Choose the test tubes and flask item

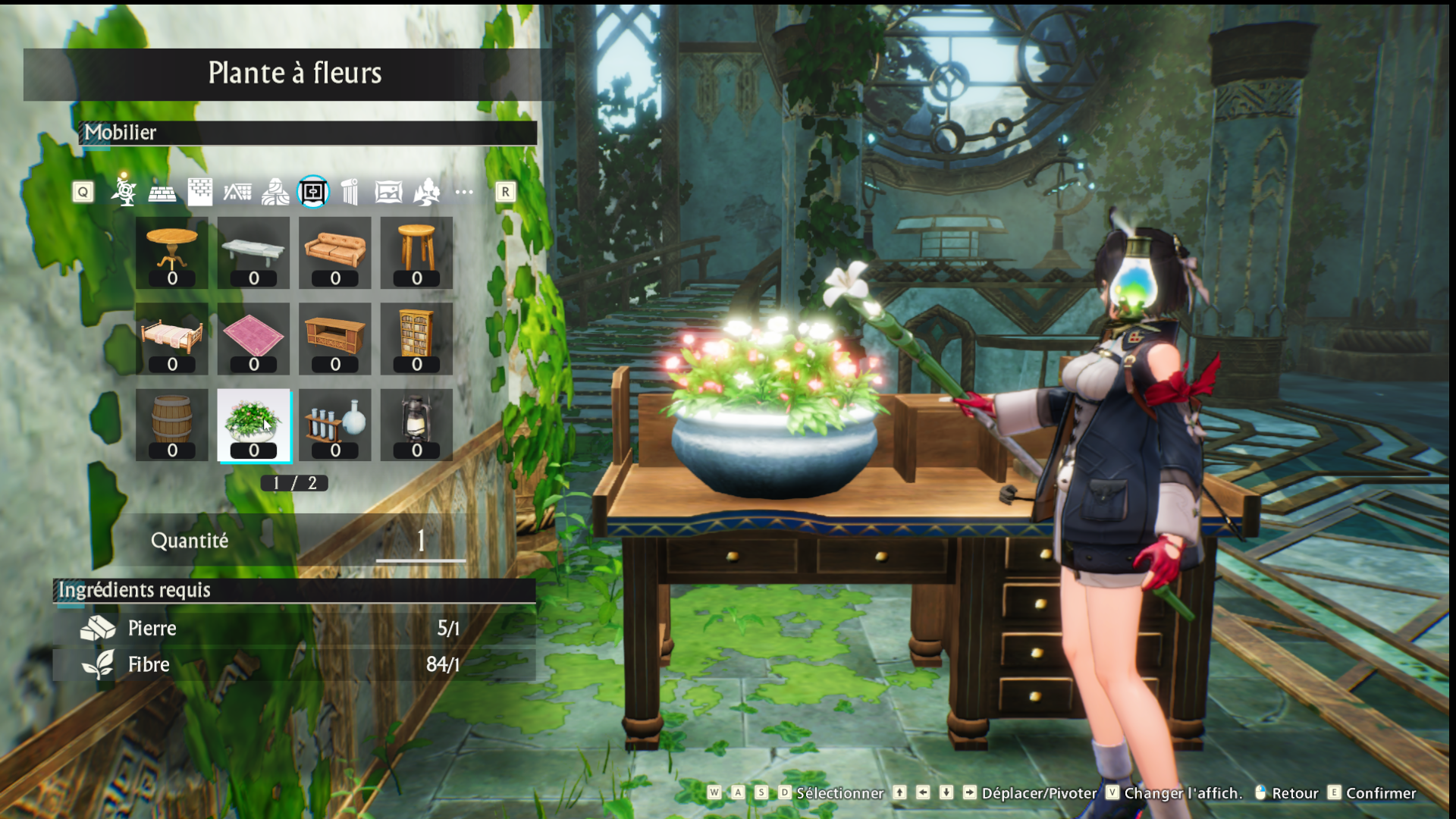coord(335,425)
